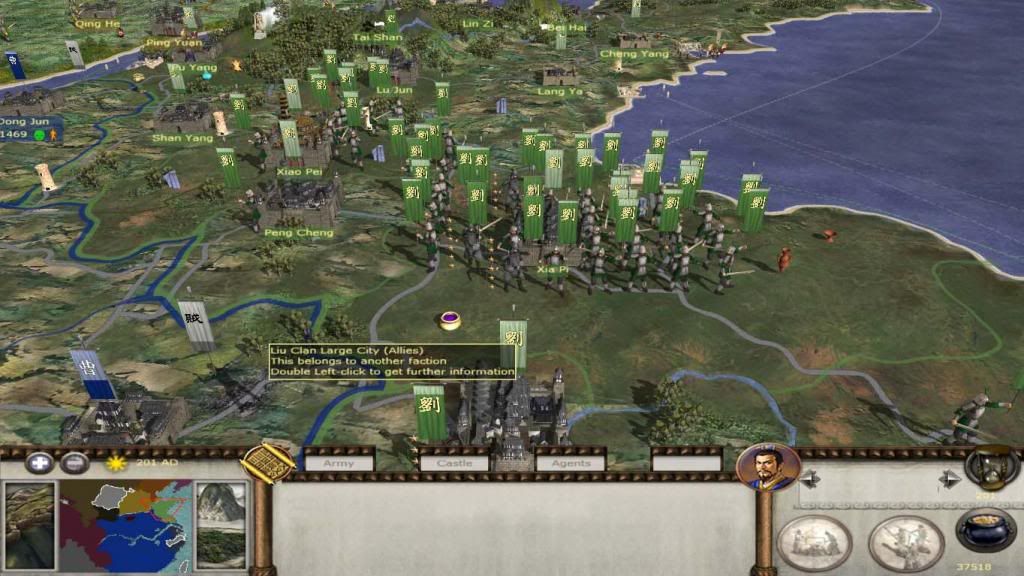Click the recruitment soldiers round button
The height and width of the screenshot is (576, 1024).
point(906,542)
